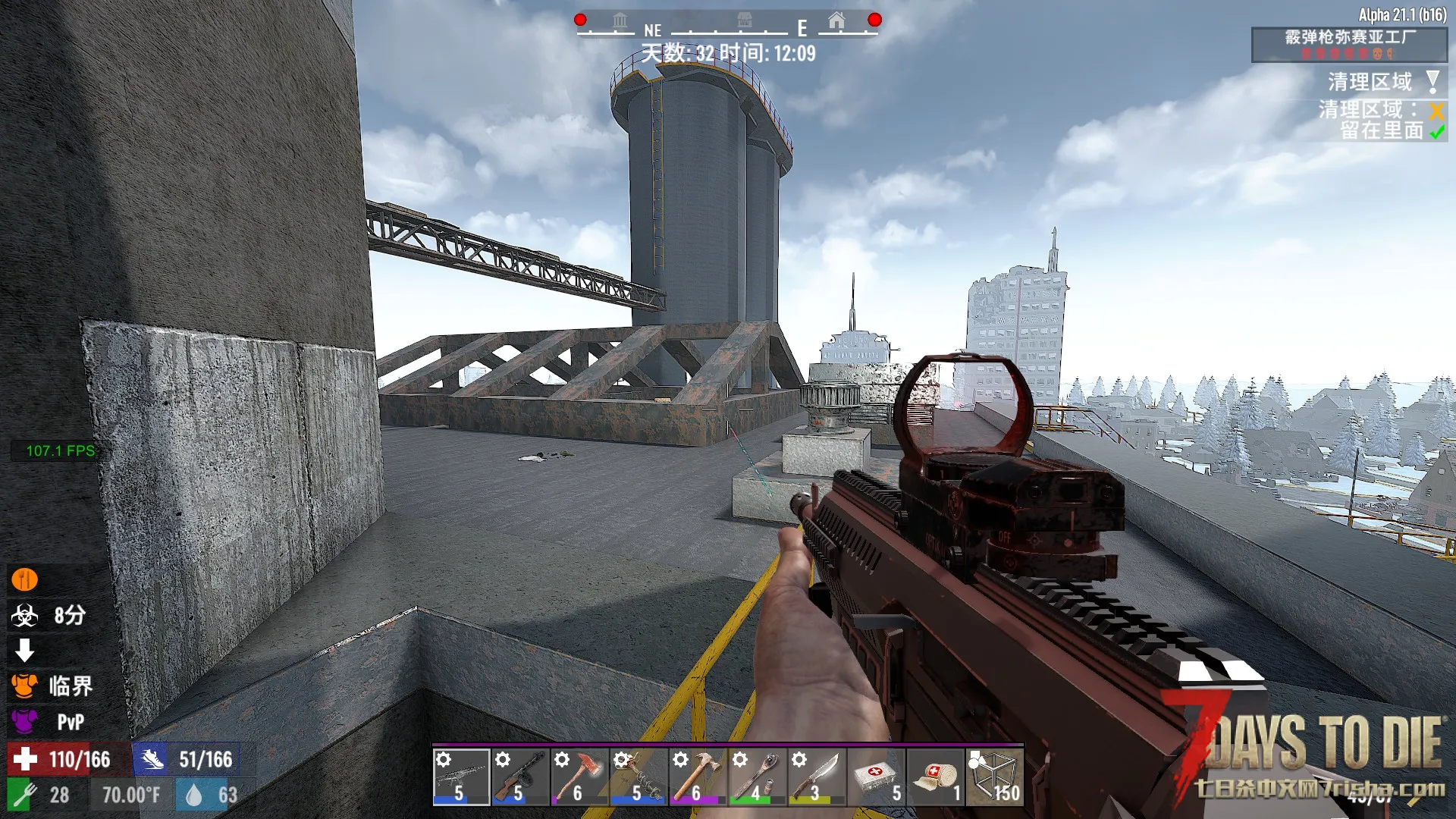Inspect the biohazard infection status icon

[24, 616]
